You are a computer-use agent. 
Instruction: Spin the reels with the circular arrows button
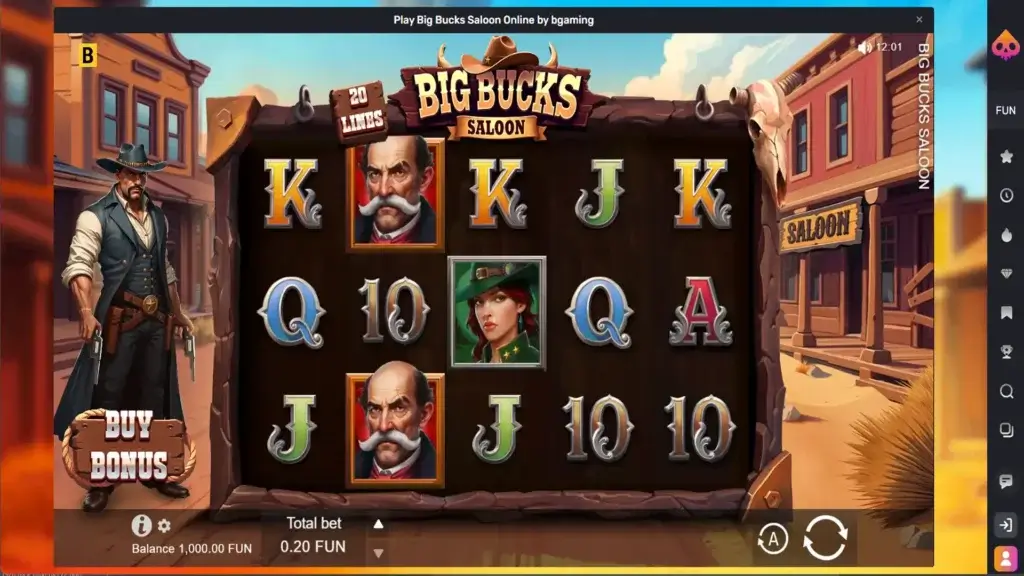pyautogui.click(x=825, y=538)
